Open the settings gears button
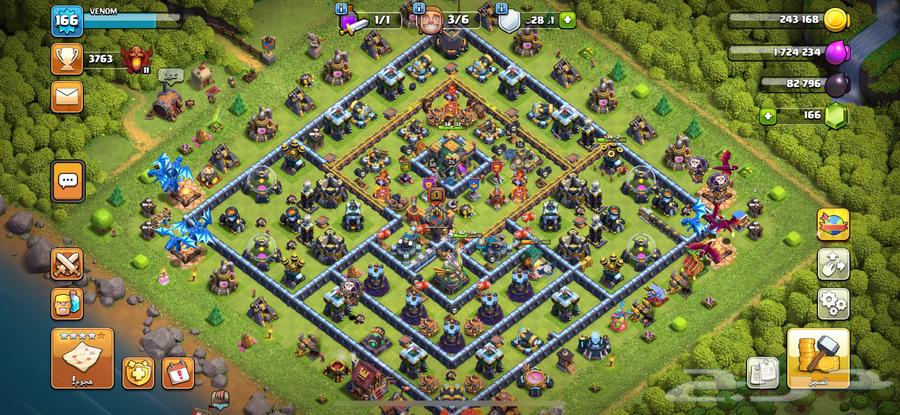The image size is (900, 415). click(x=832, y=302)
